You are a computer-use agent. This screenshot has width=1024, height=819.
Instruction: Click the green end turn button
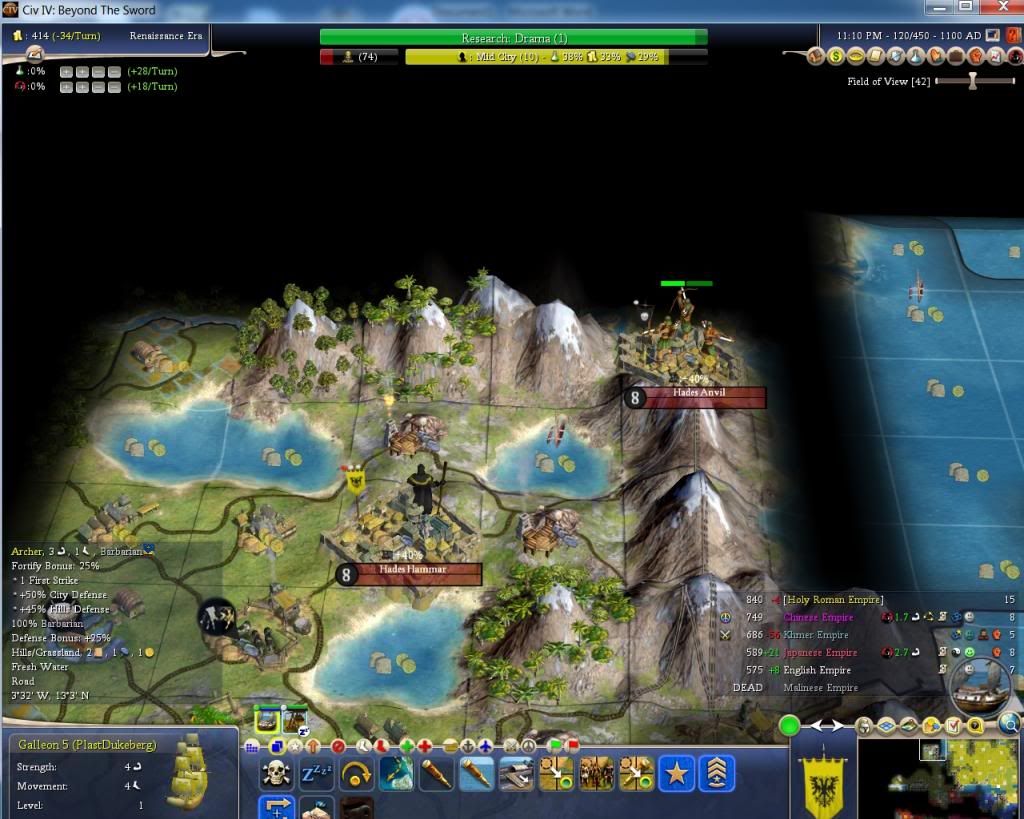click(x=790, y=726)
